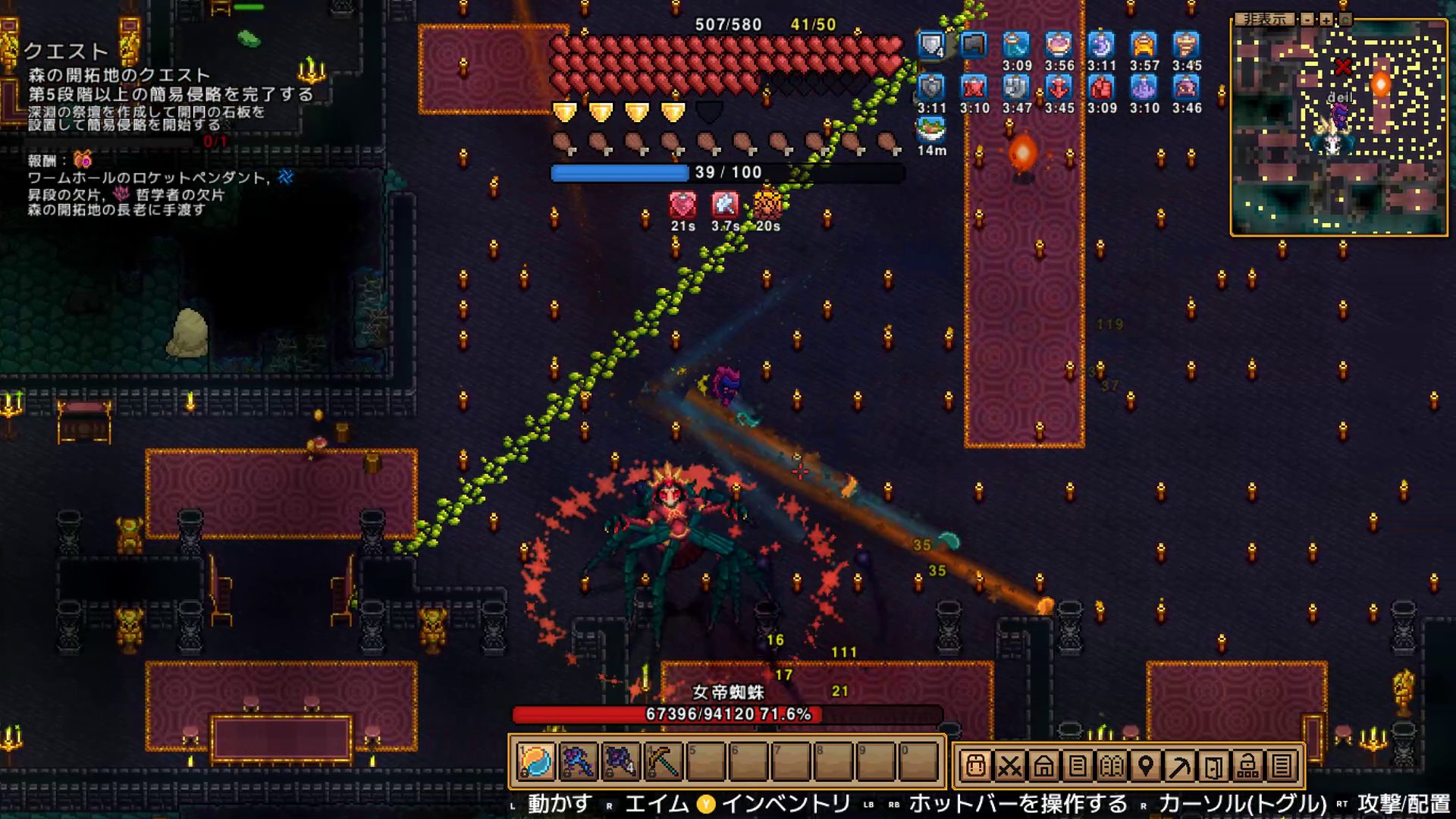Open the backpack inventory button
Image resolution: width=1456 pixels, height=819 pixels.
975,767
